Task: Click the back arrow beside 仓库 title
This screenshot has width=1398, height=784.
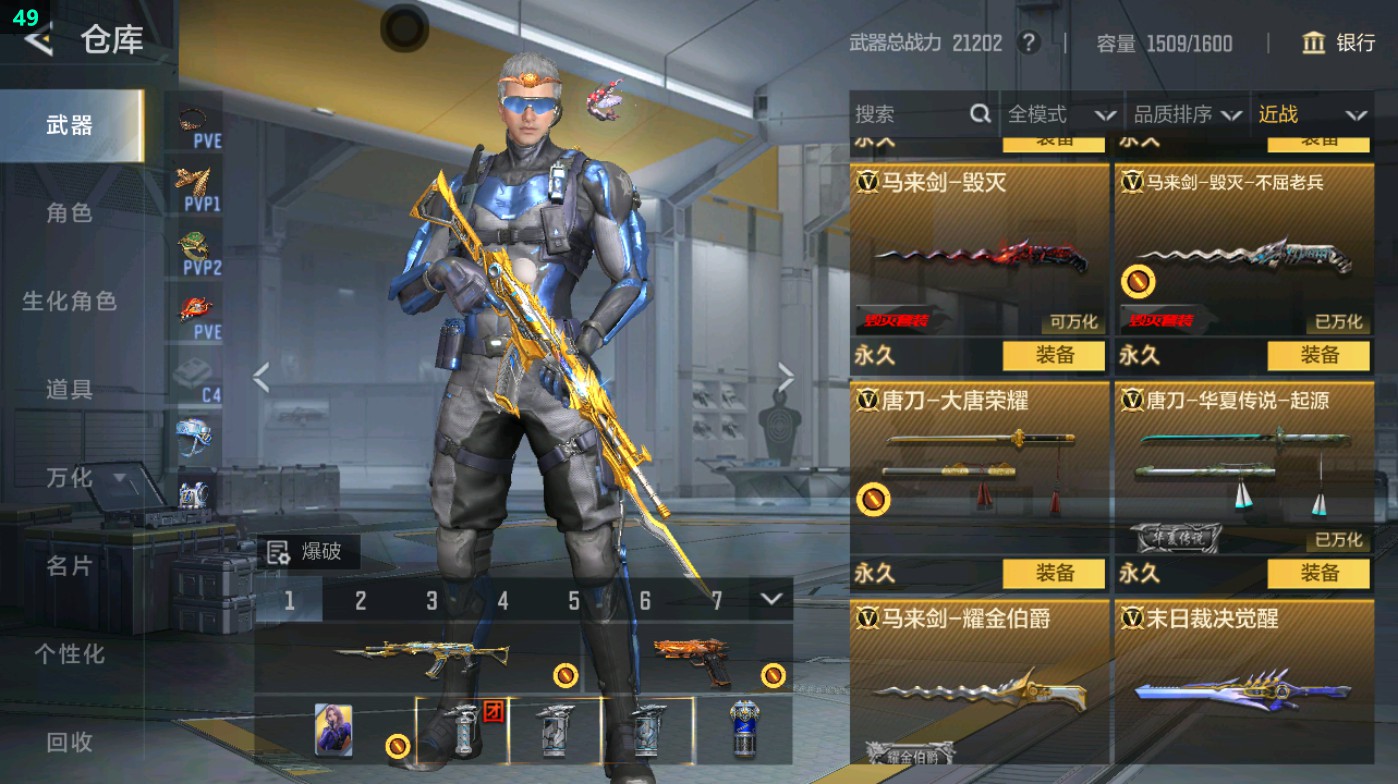Action: coord(38,42)
